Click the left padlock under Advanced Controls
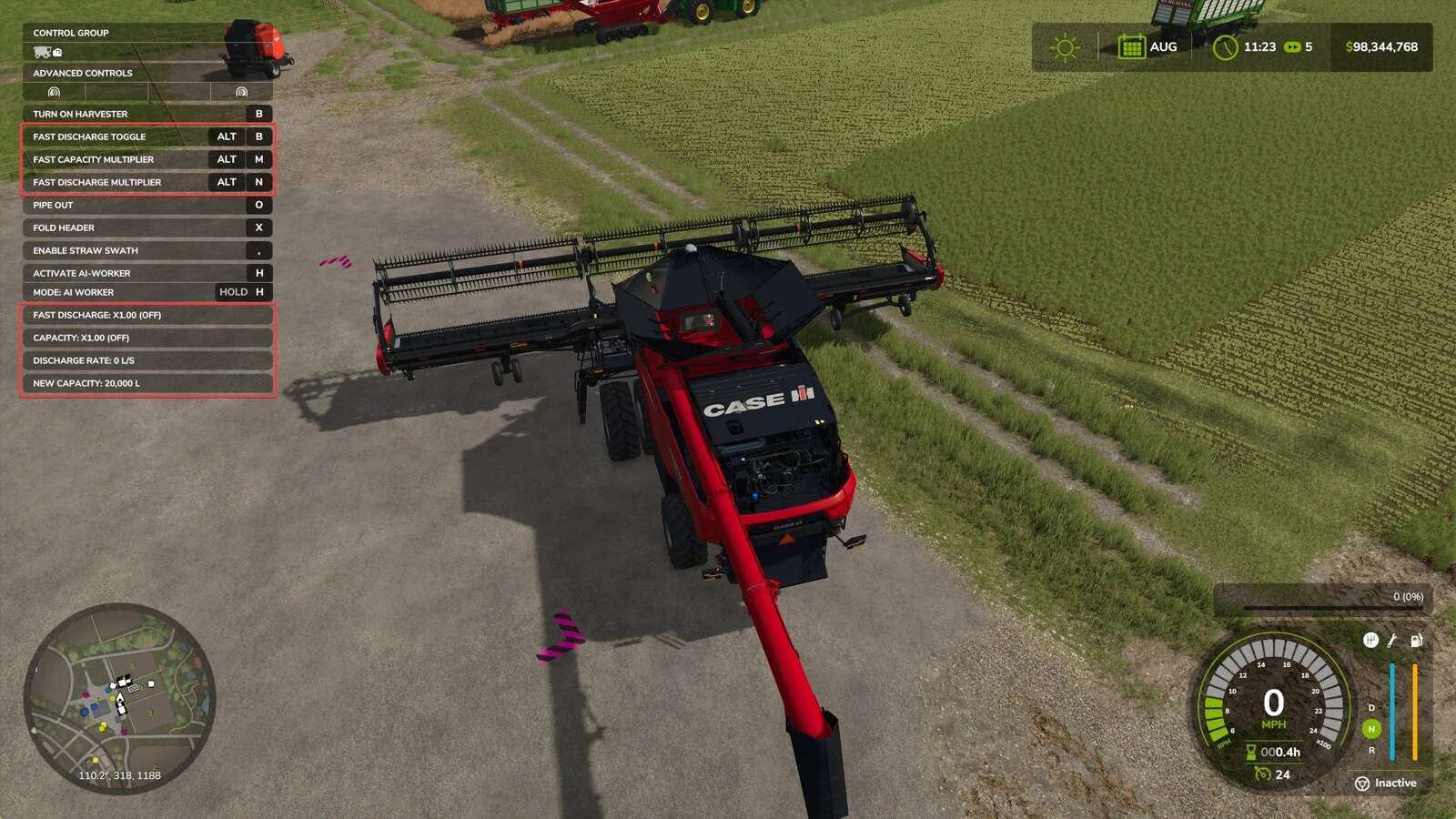The height and width of the screenshot is (819, 1456). click(55, 92)
